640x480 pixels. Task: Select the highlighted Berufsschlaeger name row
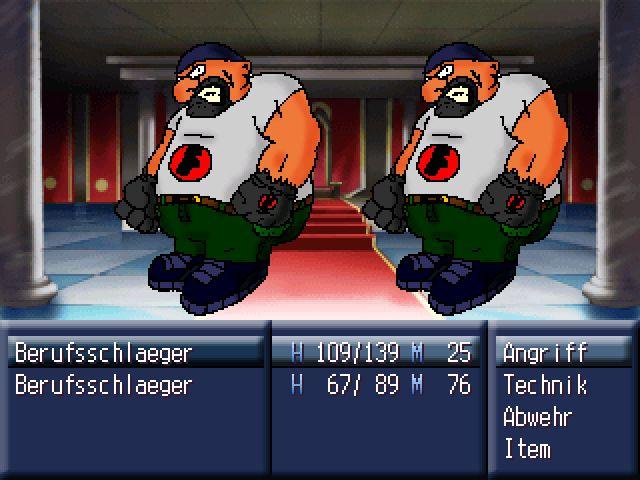[103, 353]
